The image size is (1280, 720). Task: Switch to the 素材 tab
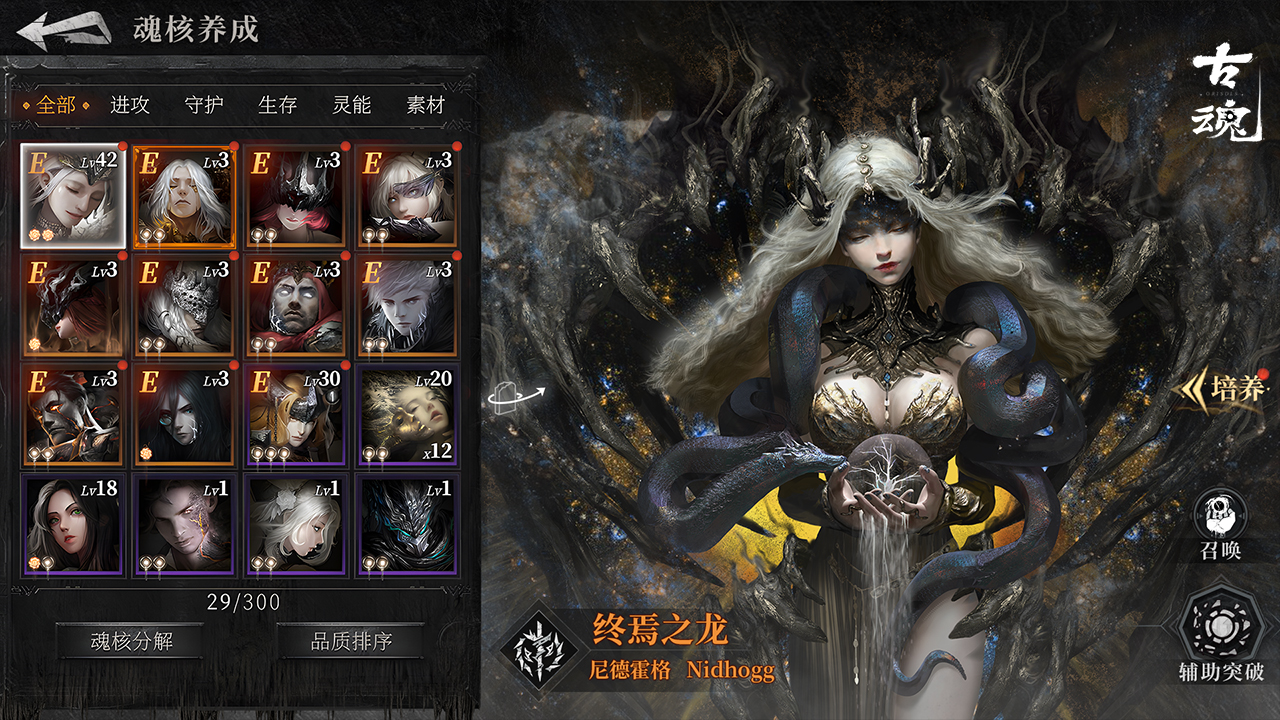[x=425, y=105]
